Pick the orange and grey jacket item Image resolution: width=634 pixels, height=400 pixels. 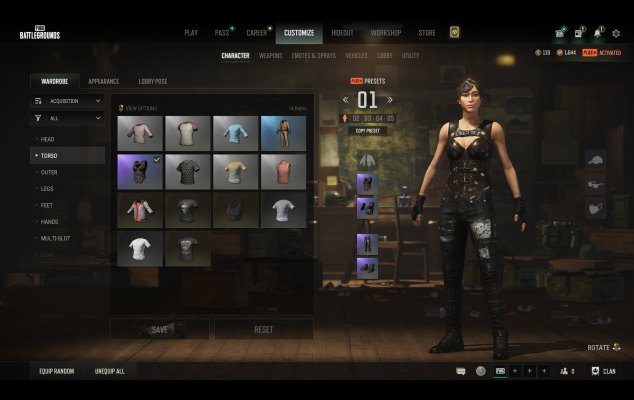click(x=139, y=210)
